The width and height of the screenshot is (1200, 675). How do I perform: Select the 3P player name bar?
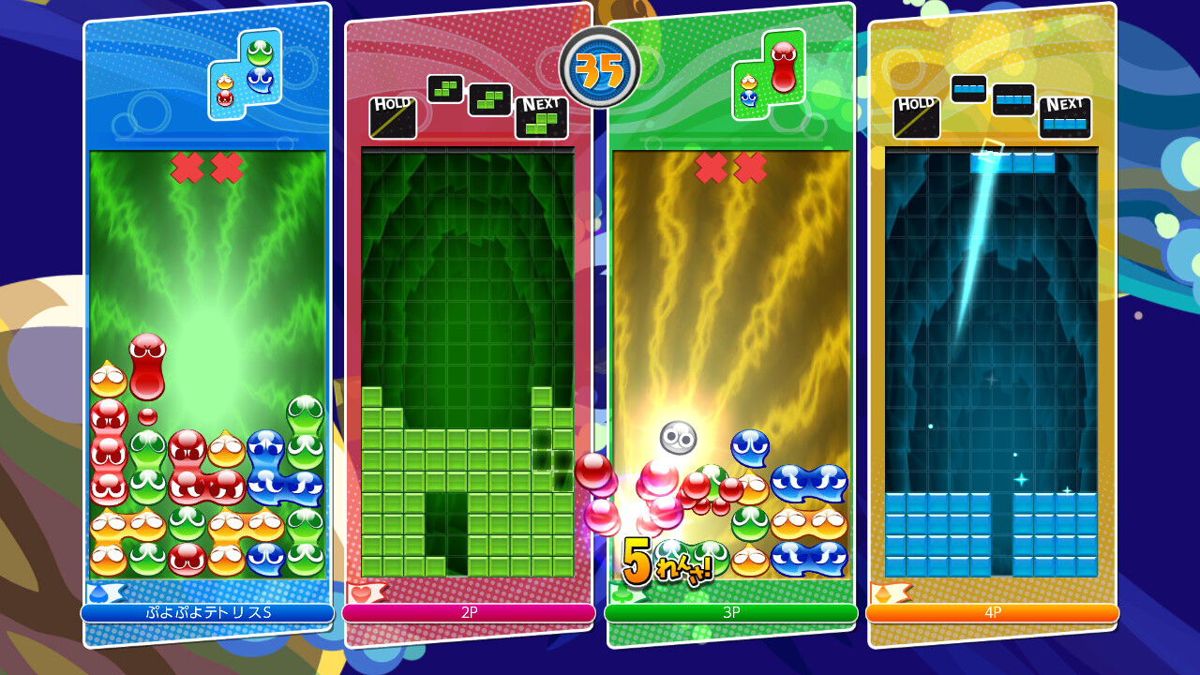tap(731, 612)
